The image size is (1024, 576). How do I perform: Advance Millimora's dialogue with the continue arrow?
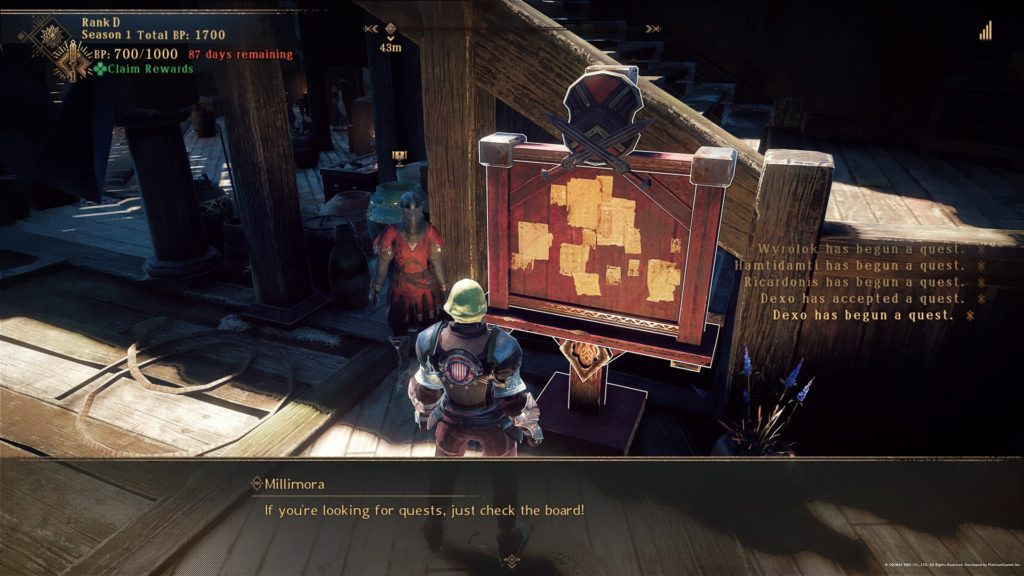click(512, 561)
